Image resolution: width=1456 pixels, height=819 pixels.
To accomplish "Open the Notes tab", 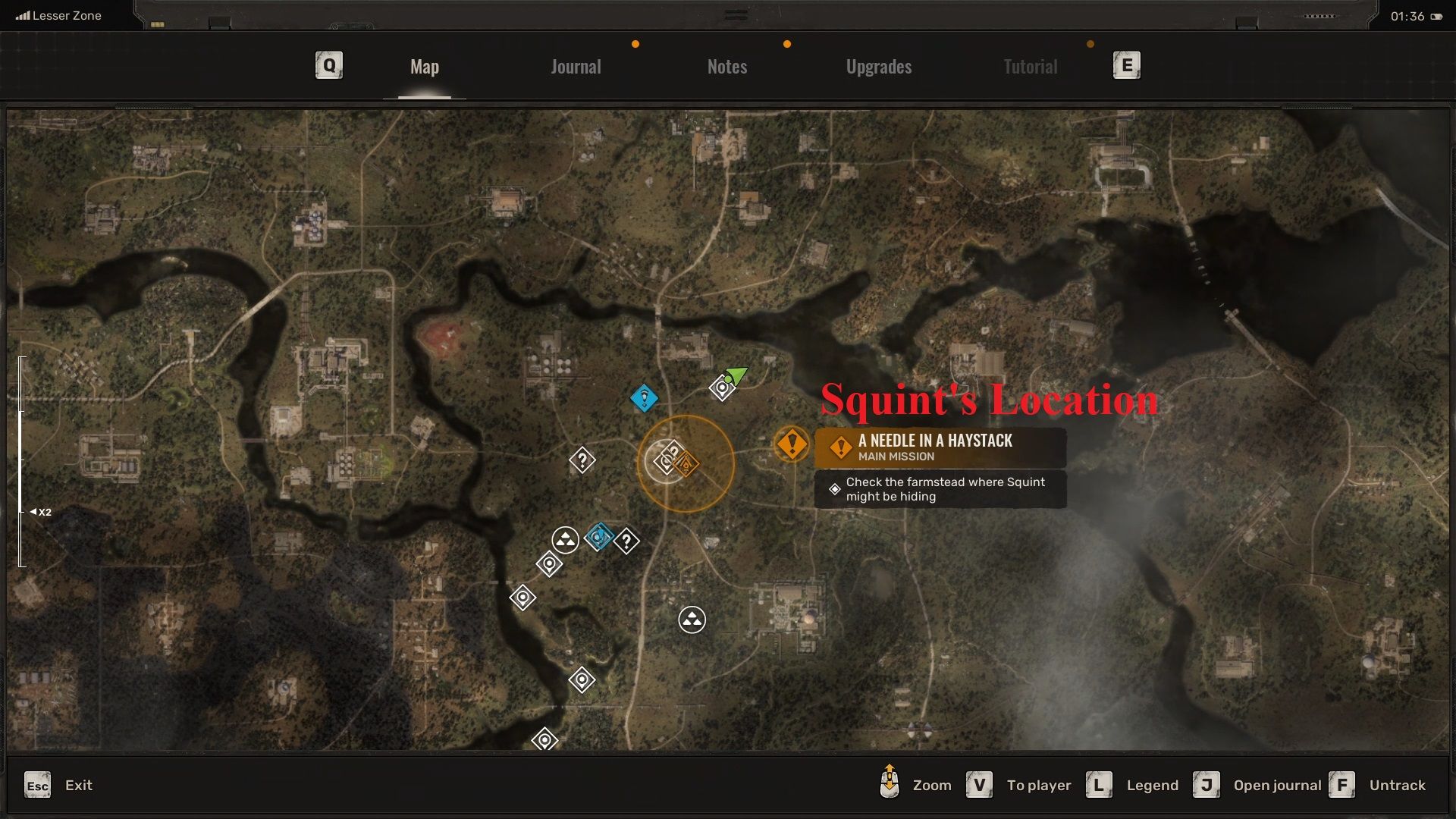I will (726, 67).
